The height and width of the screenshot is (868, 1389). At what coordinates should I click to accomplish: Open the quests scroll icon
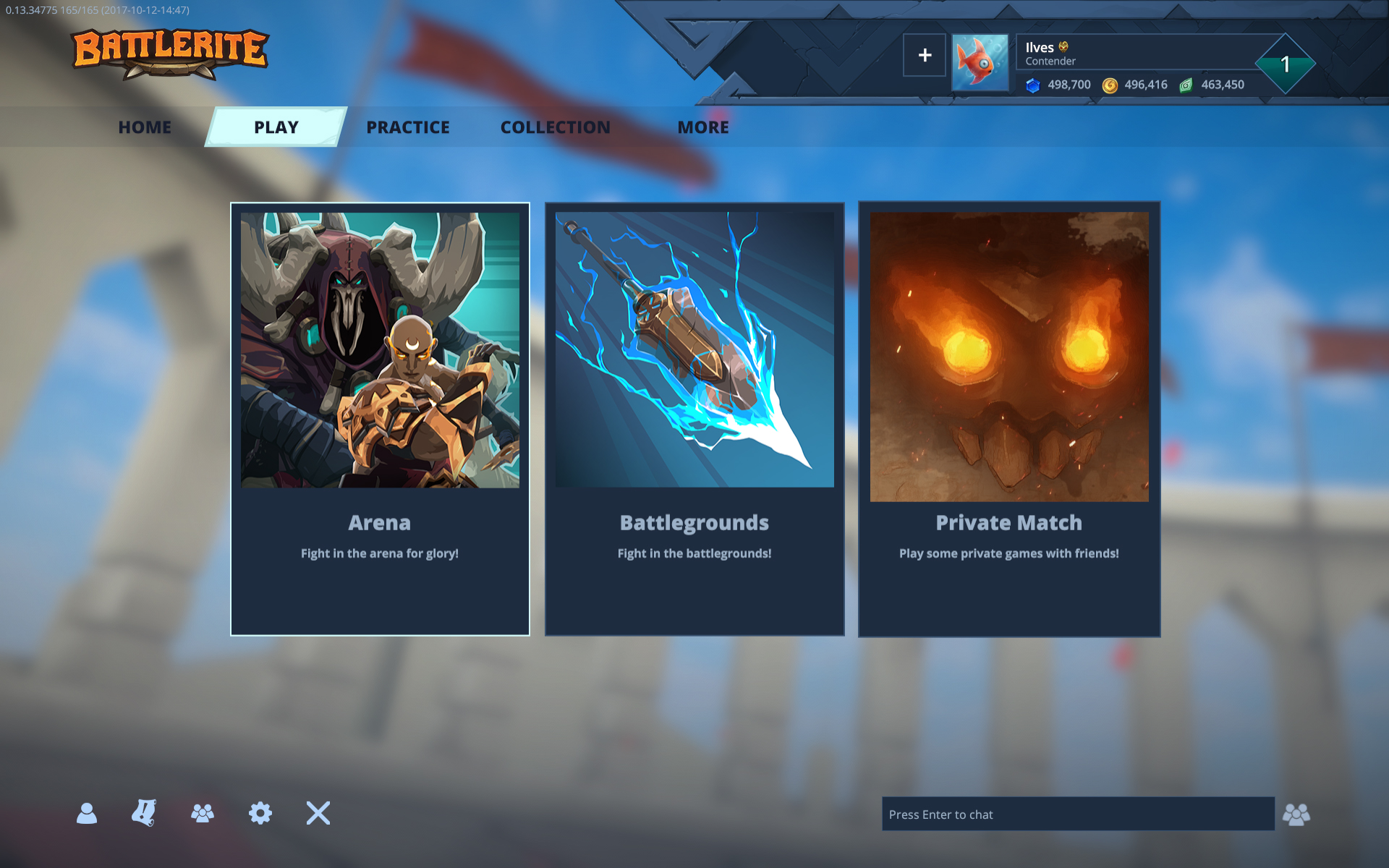(x=144, y=814)
